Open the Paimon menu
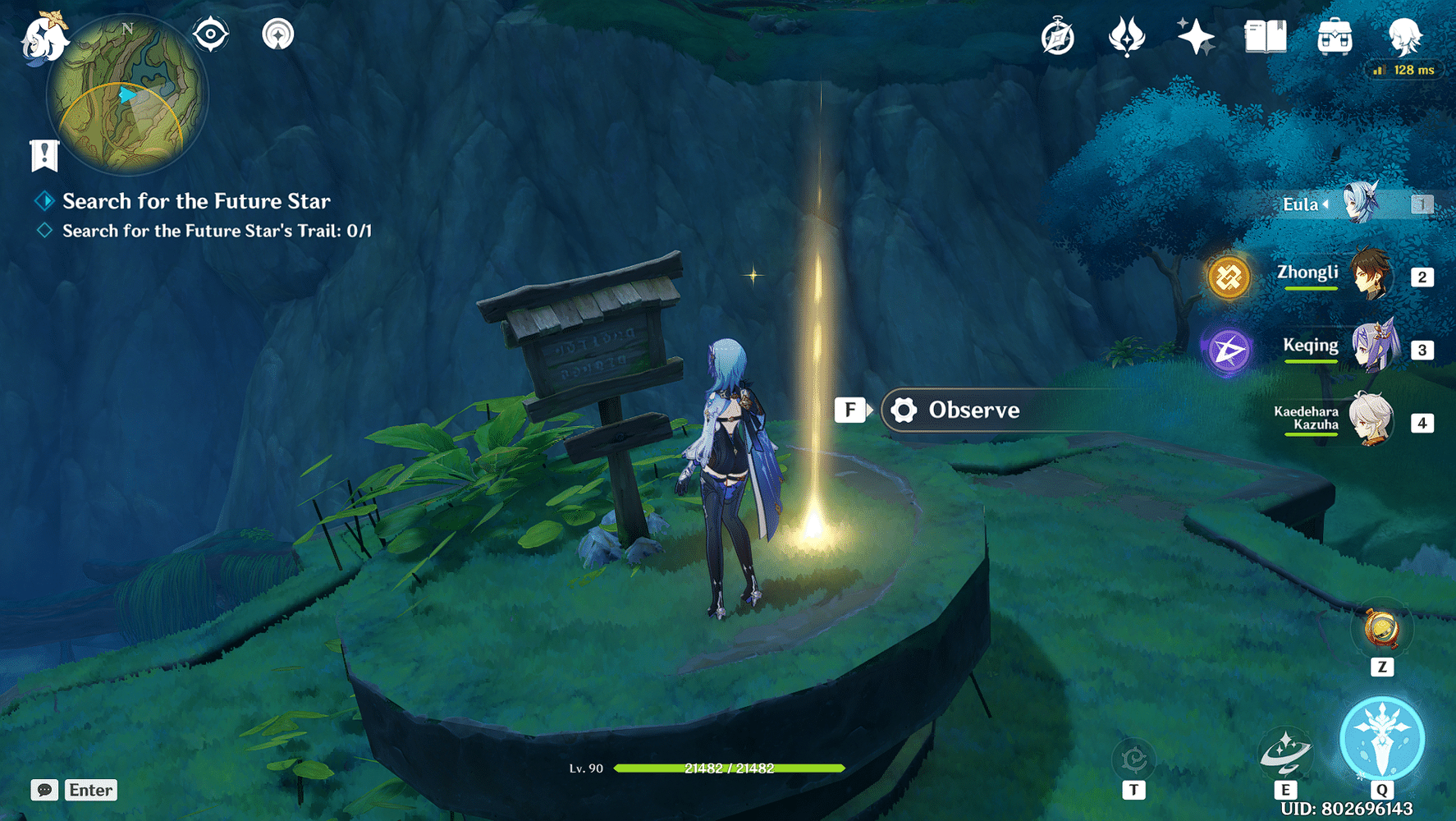This screenshot has height=821, width=1456. tap(43, 39)
